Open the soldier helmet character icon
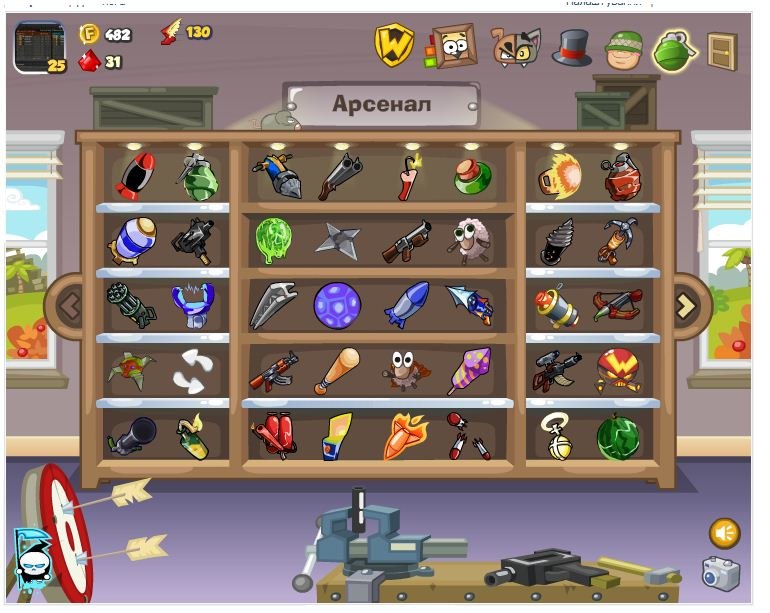The width and height of the screenshot is (770, 613). (x=624, y=48)
